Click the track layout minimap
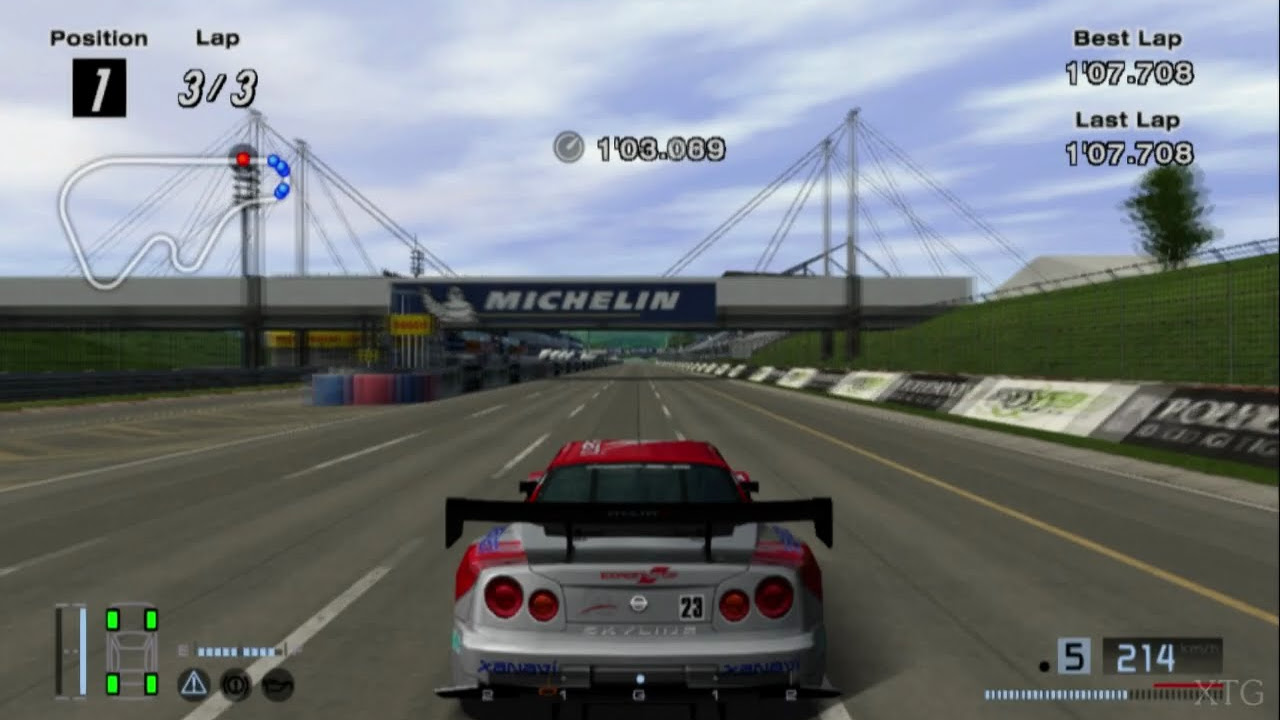 point(170,218)
